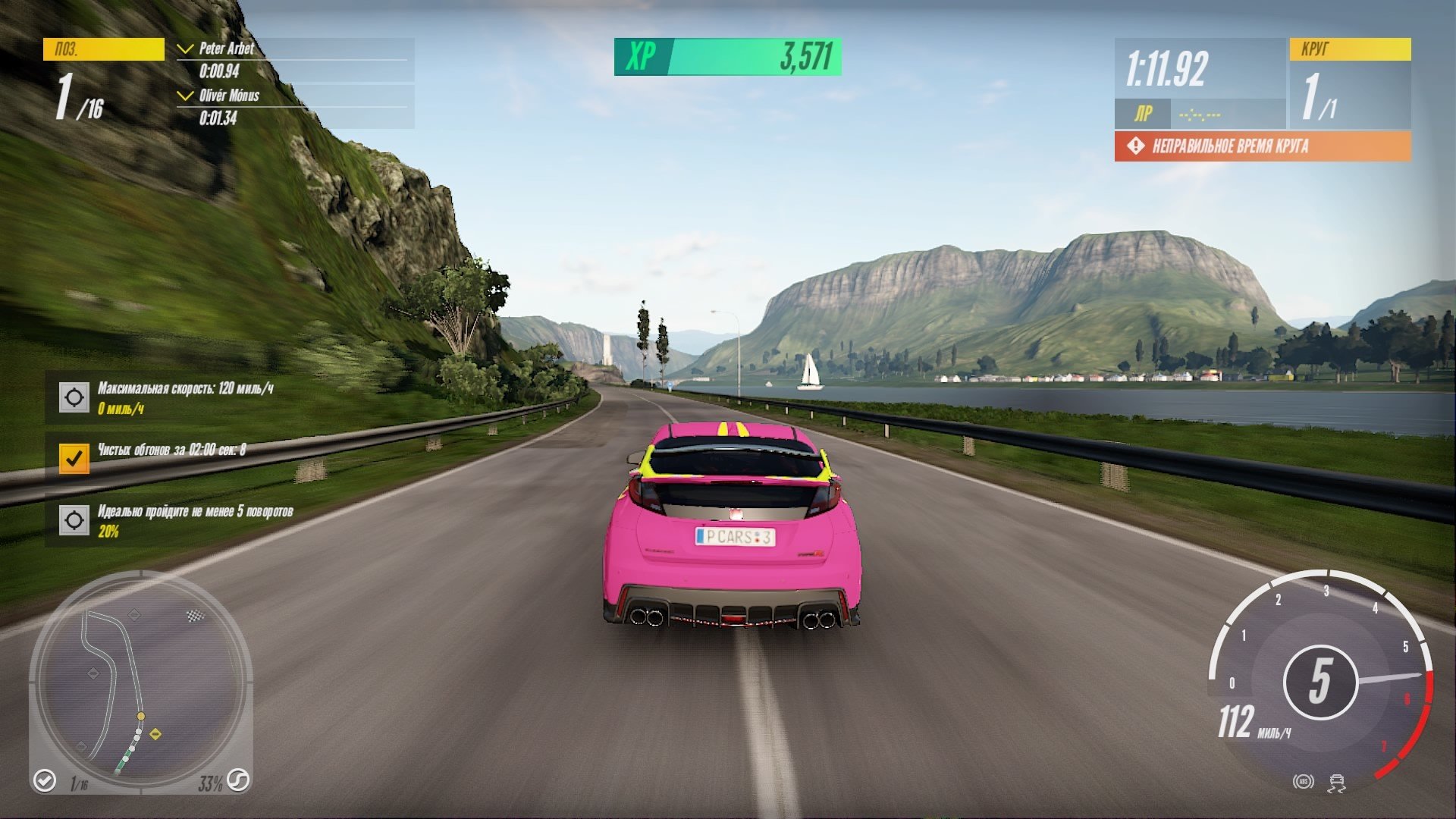
Task: Click the yellow diamond marker on the minimap
Action: (x=155, y=733)
